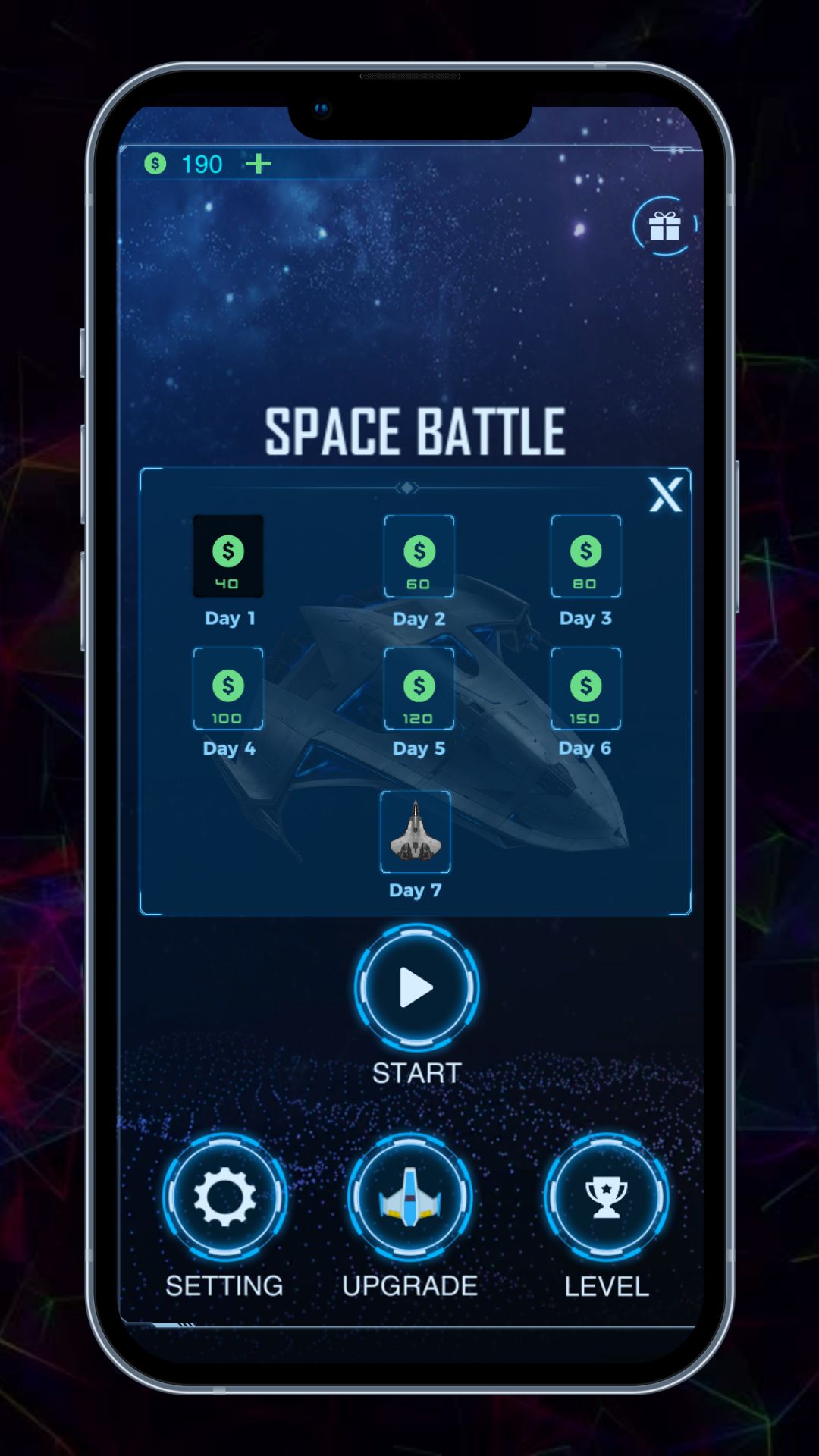
Task: Select the Day 2 reward tile
Action: pyautogui.click(x=419, y=557)
